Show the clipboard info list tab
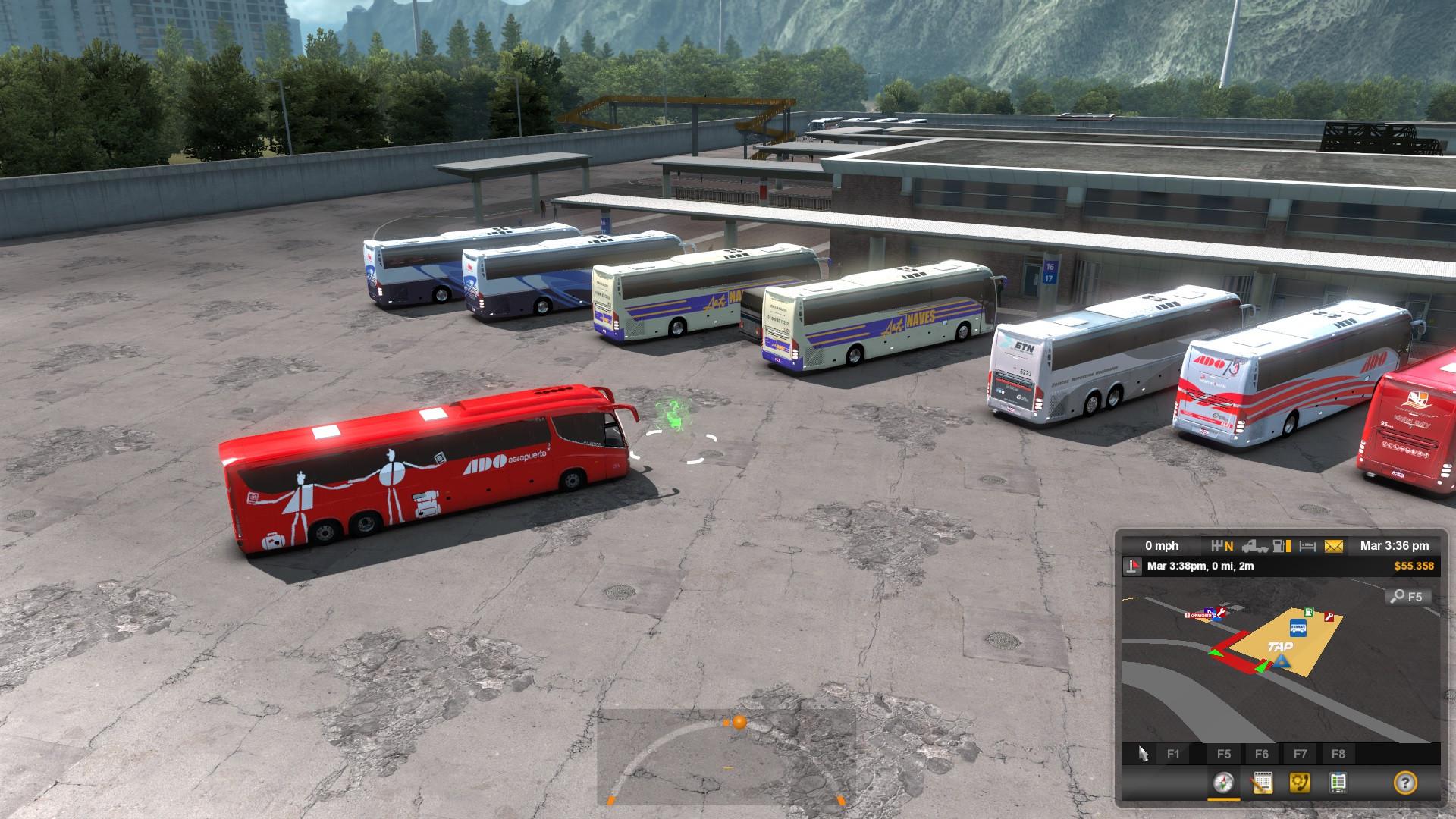Image resolution: width=1456 pixels, height=819 pixels. tap(1338, 782)
